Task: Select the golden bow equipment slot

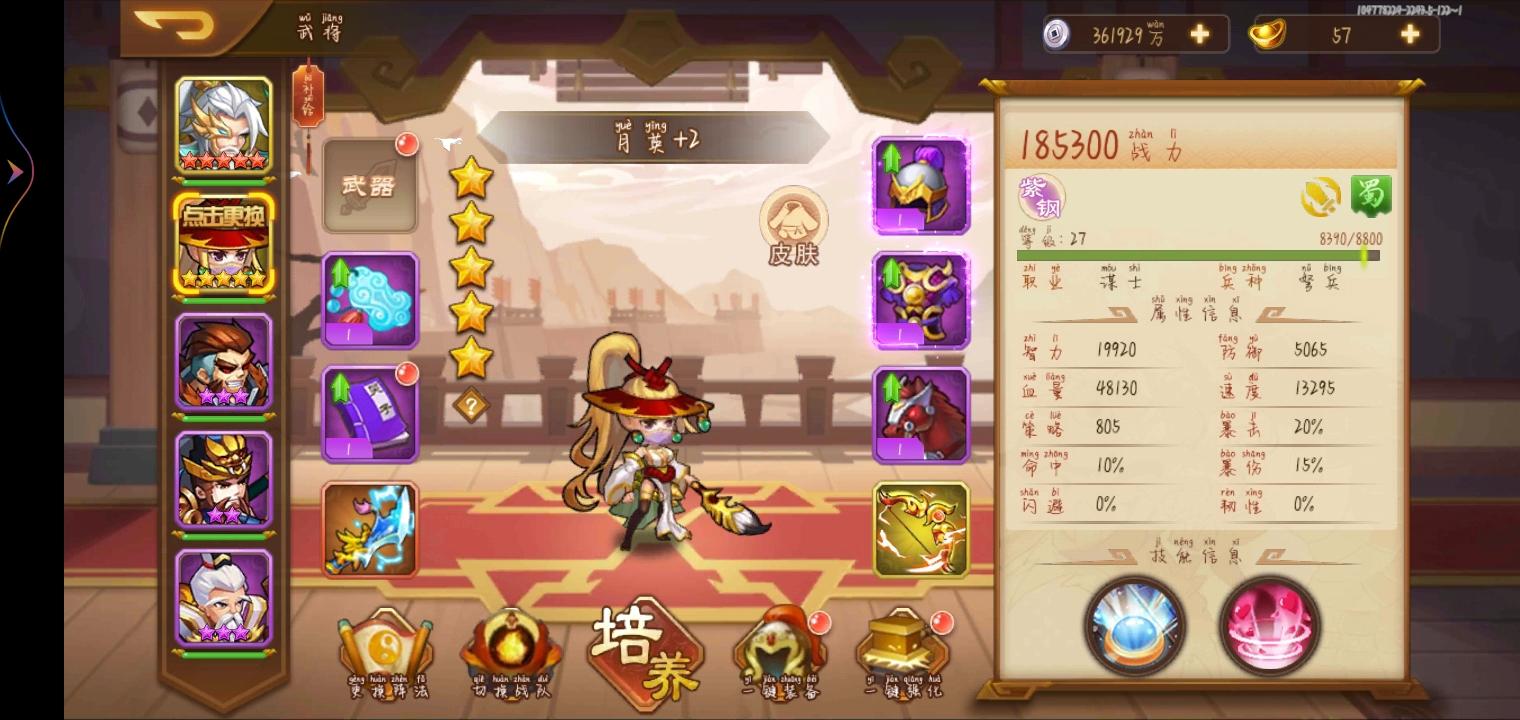Action: pos(918,530)
